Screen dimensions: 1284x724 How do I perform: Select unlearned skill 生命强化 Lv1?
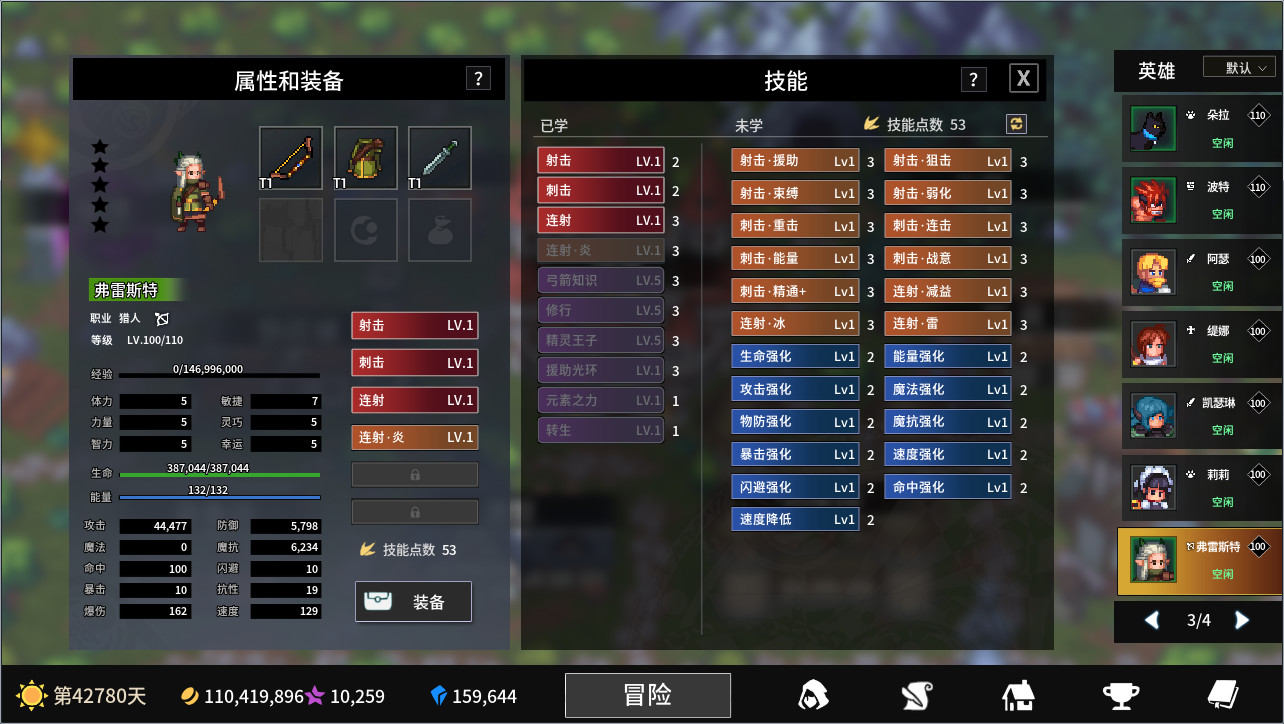[794, 356]
